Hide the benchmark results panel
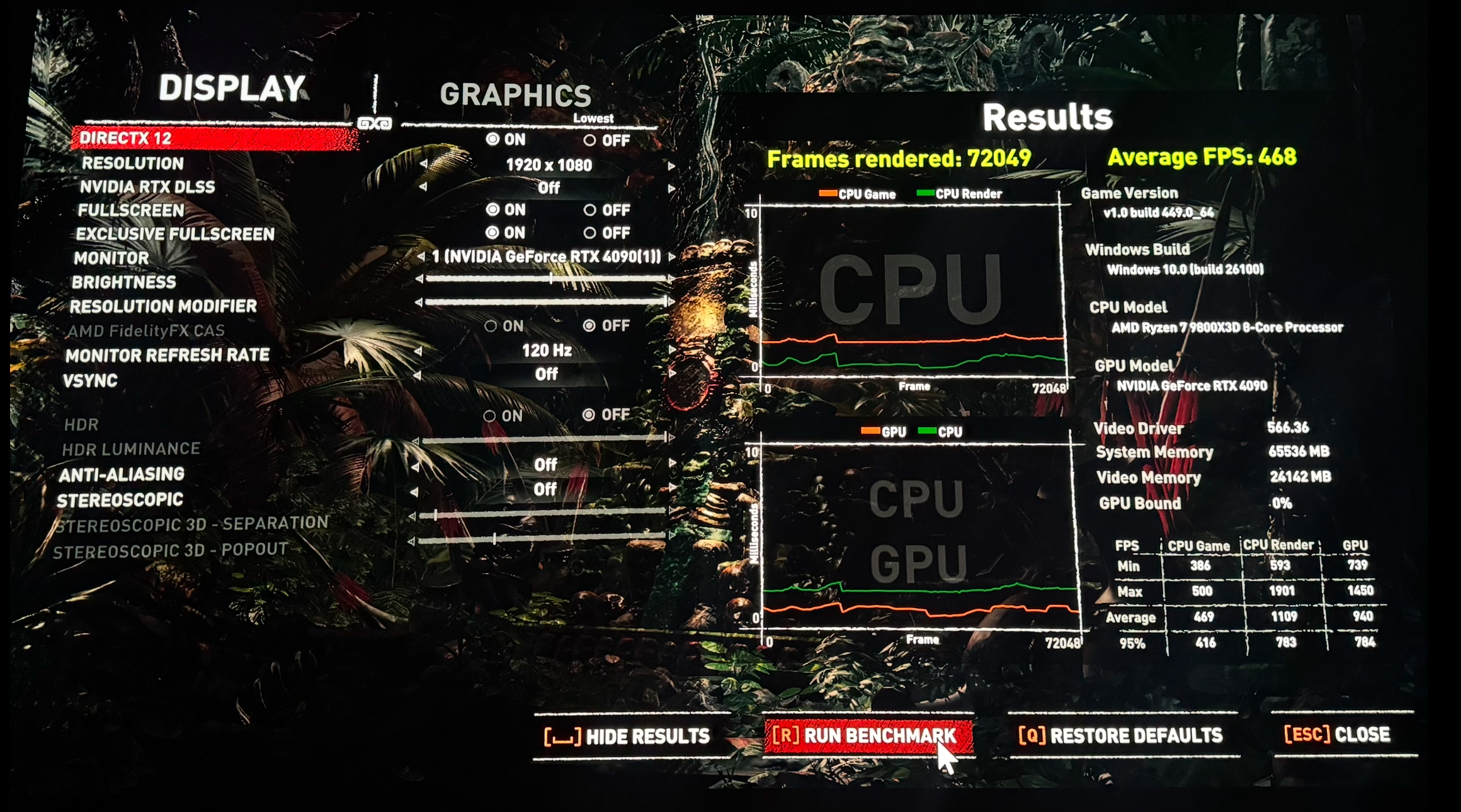This screenshot has width=1461, height=812. (627, 736)
